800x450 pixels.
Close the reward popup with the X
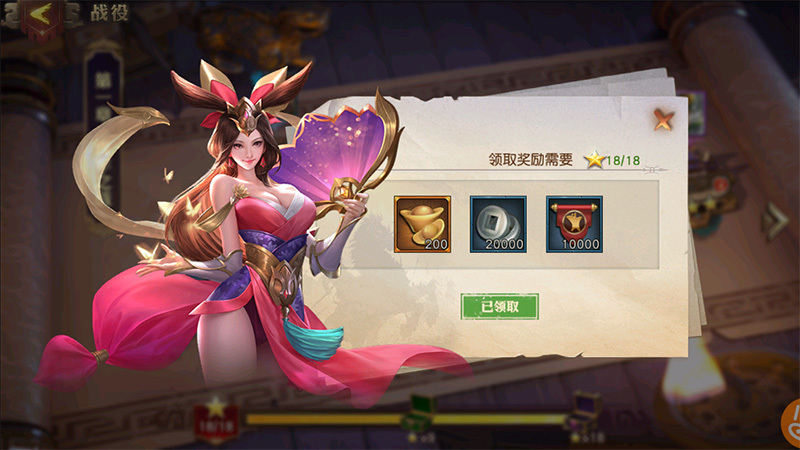(x=663, y=121)
